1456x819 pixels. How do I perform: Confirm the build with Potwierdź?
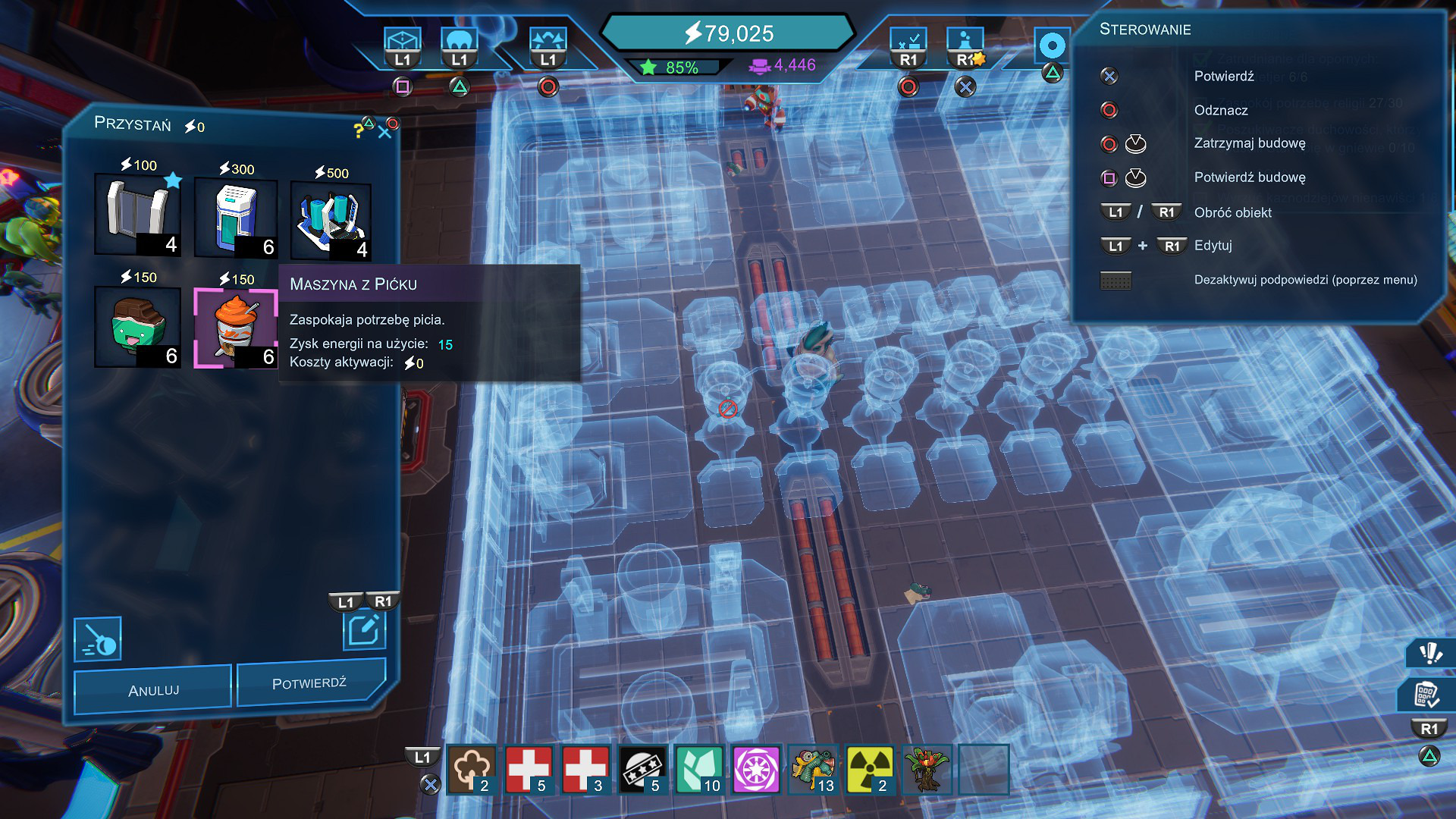(x=309, y=683)
